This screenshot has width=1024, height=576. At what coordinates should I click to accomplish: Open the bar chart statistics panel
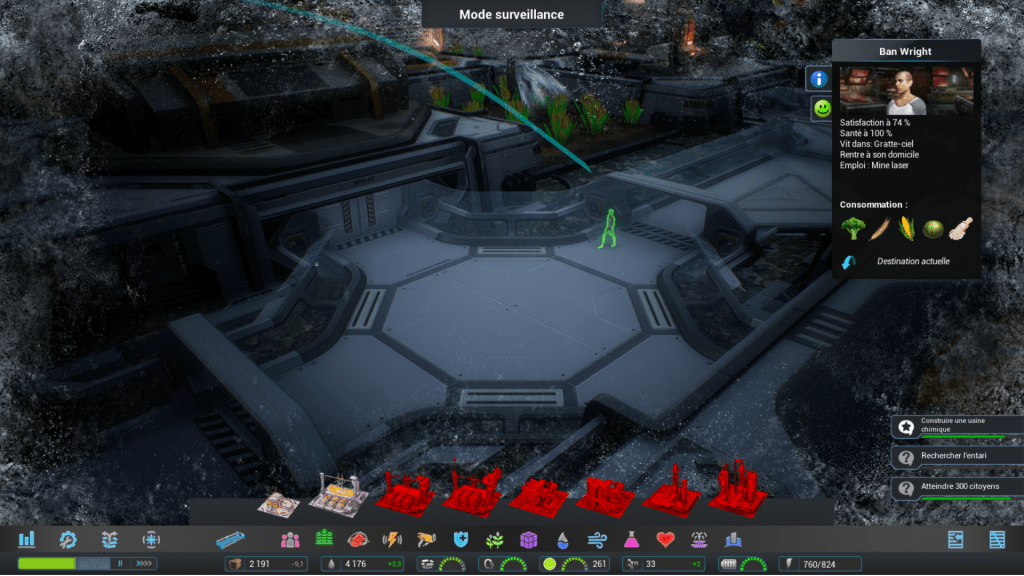pyautogui.click(x=27, y=540)
